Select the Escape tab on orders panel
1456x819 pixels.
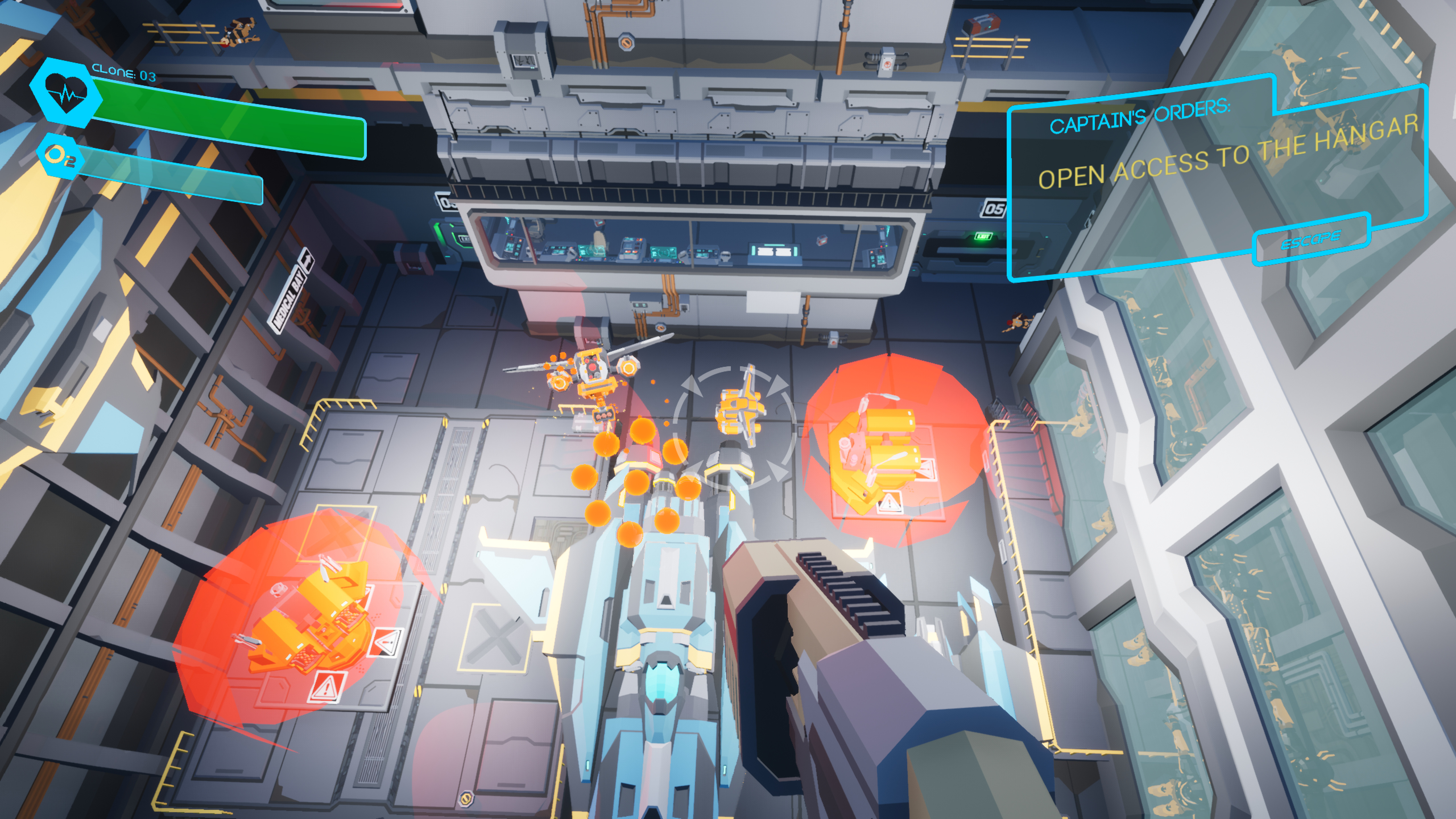click(x=1310, y=240)
